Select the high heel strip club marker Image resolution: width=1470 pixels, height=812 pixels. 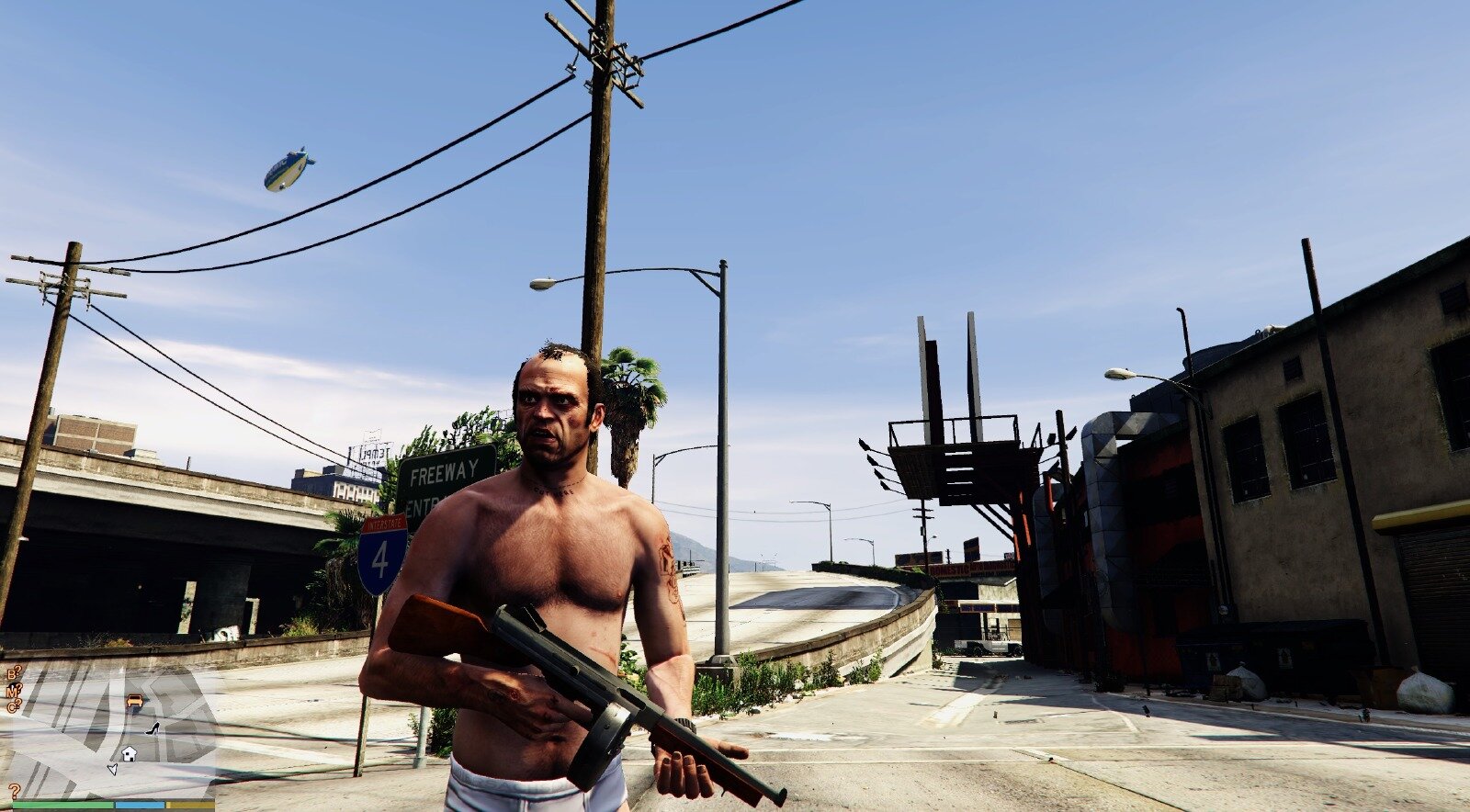click(153, 728)
